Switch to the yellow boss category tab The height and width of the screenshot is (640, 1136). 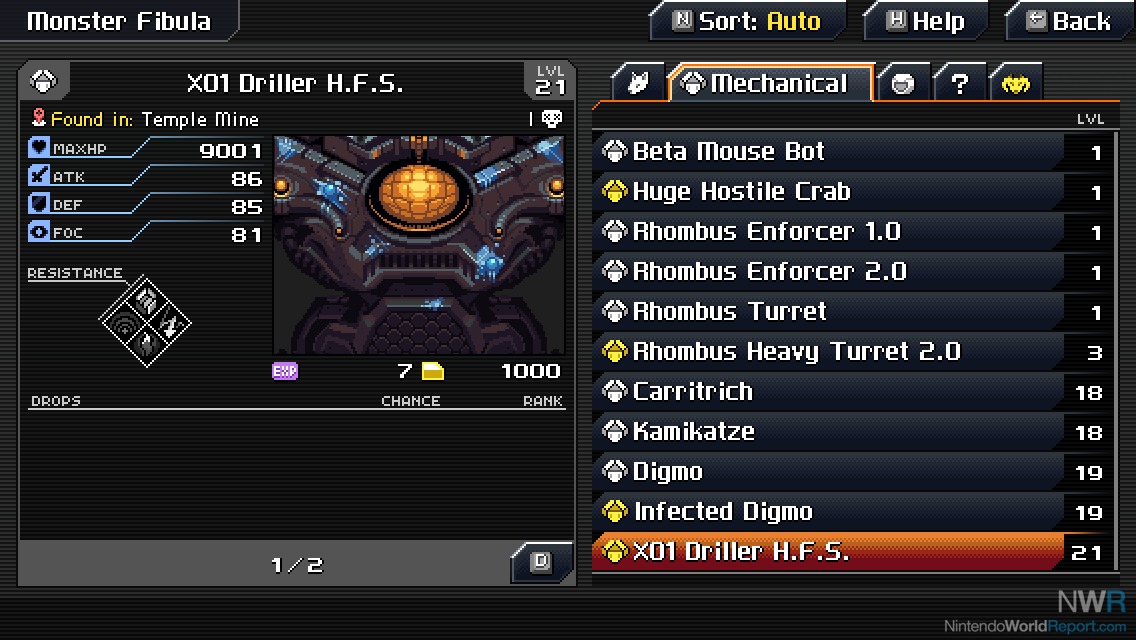coord(1015,84)
